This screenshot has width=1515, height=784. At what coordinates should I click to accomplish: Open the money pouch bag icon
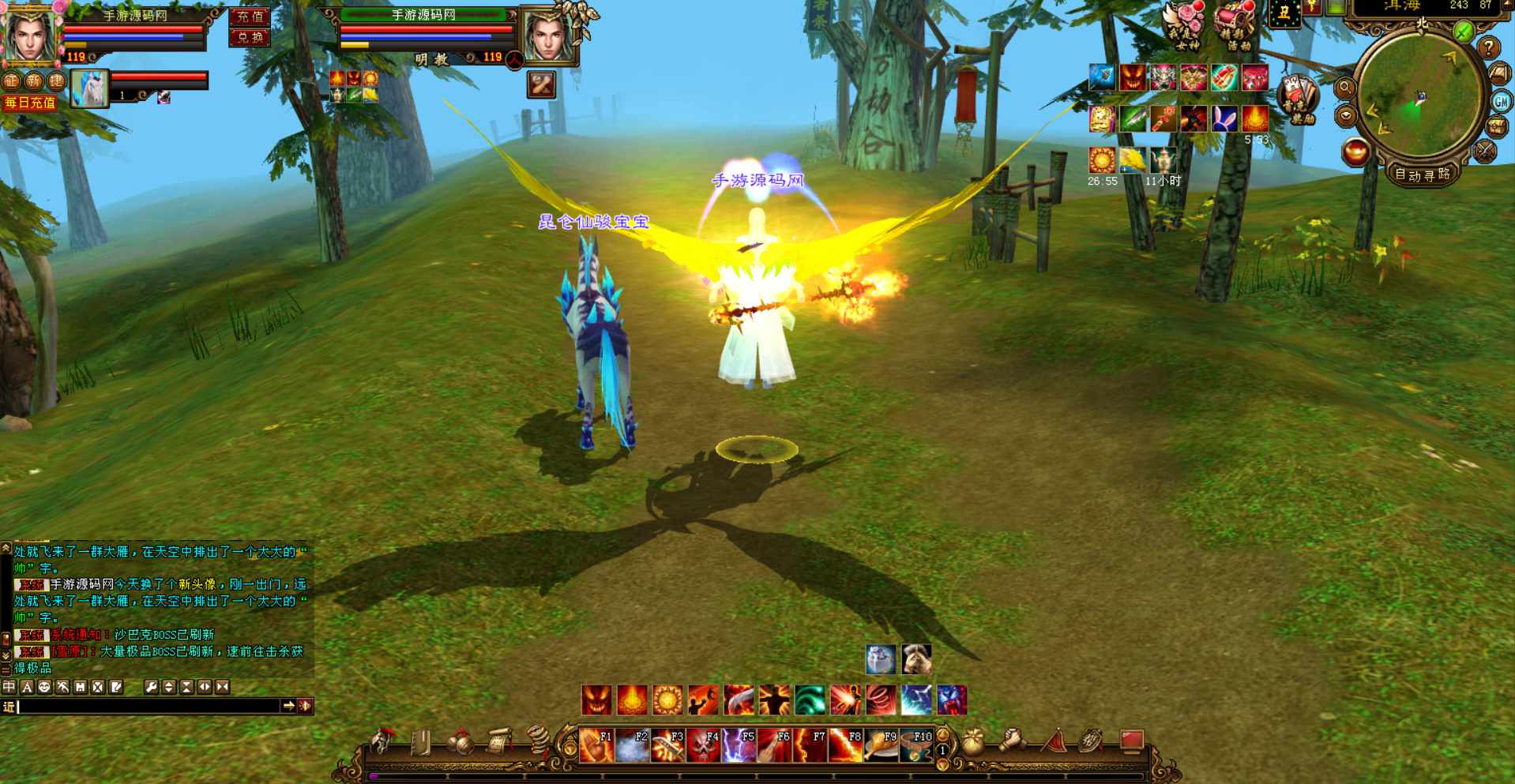tap(973, 742)
